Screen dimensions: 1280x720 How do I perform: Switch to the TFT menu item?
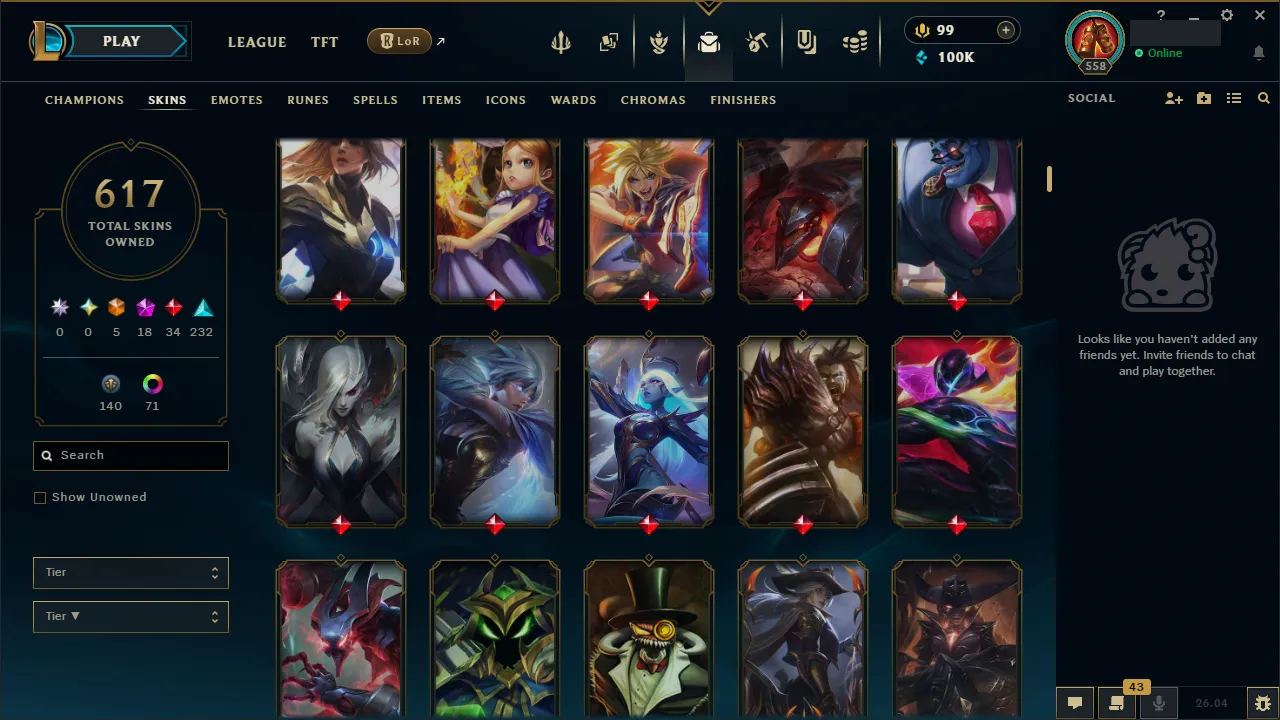tap(324, 42)
